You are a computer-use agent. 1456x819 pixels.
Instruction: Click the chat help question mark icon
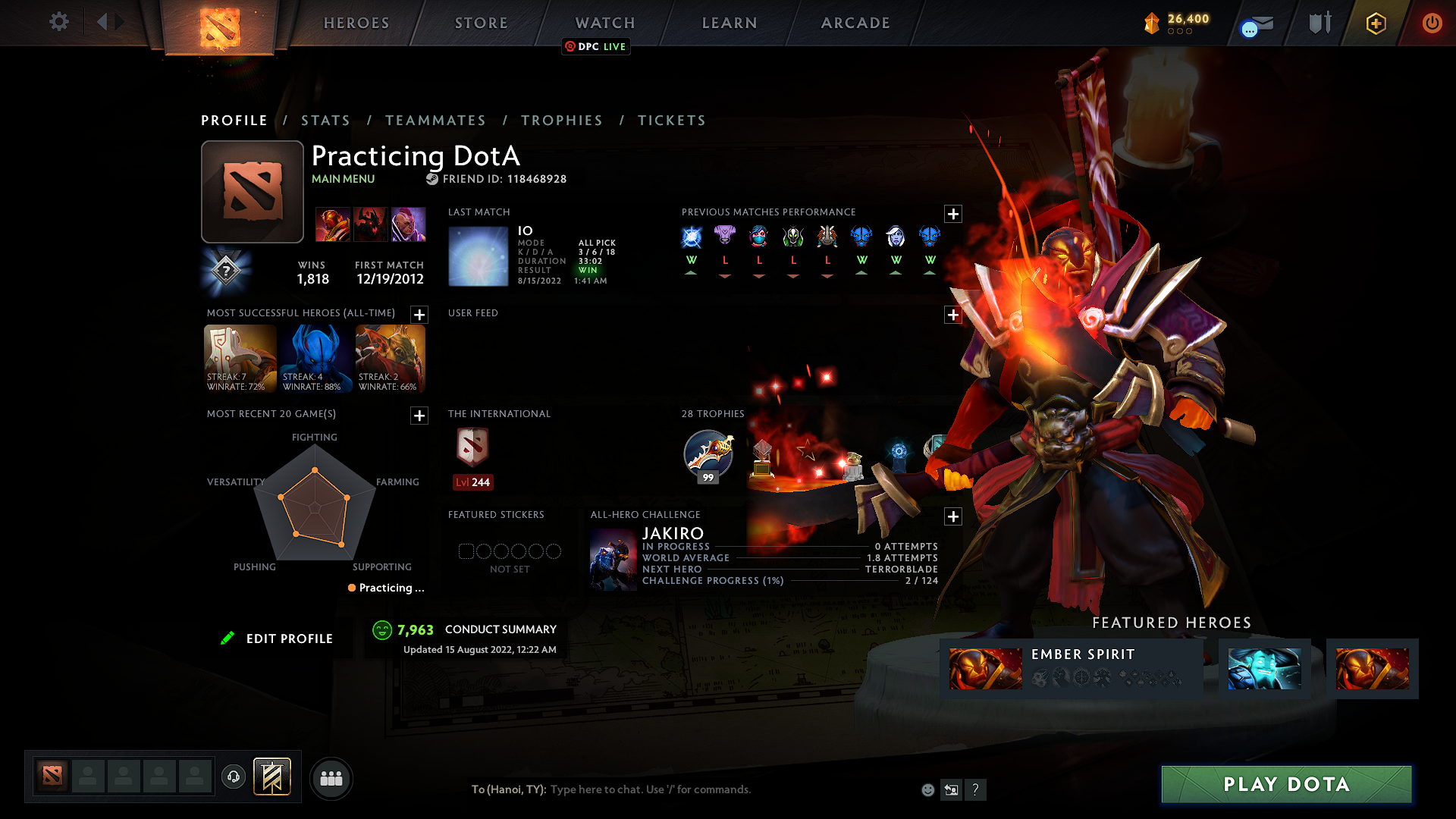(976, 789)
